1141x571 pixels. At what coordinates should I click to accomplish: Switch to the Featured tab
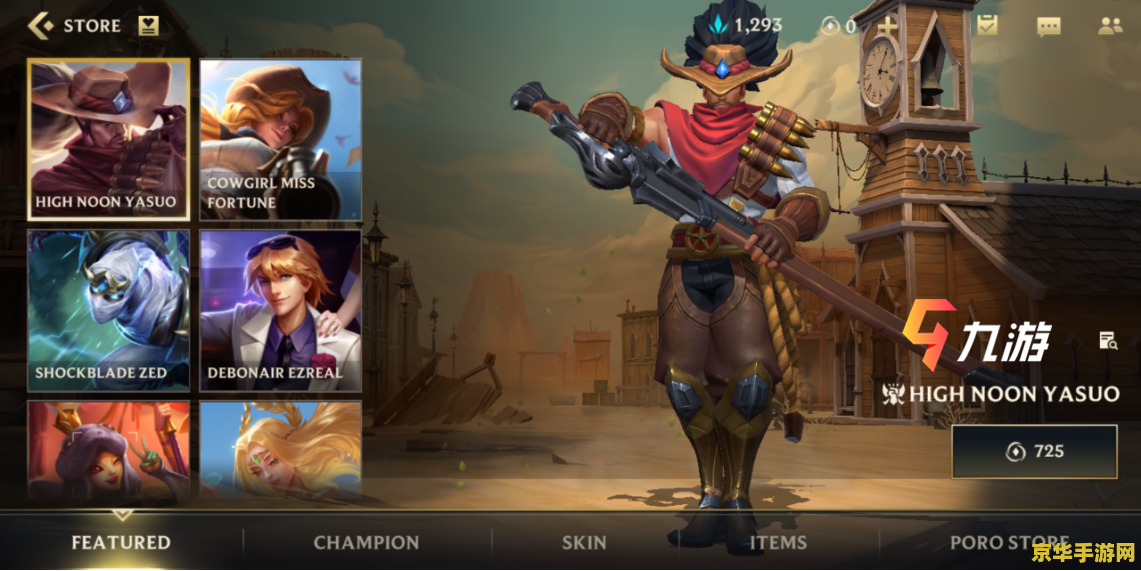pyautogui.click(x=121, y=542)
